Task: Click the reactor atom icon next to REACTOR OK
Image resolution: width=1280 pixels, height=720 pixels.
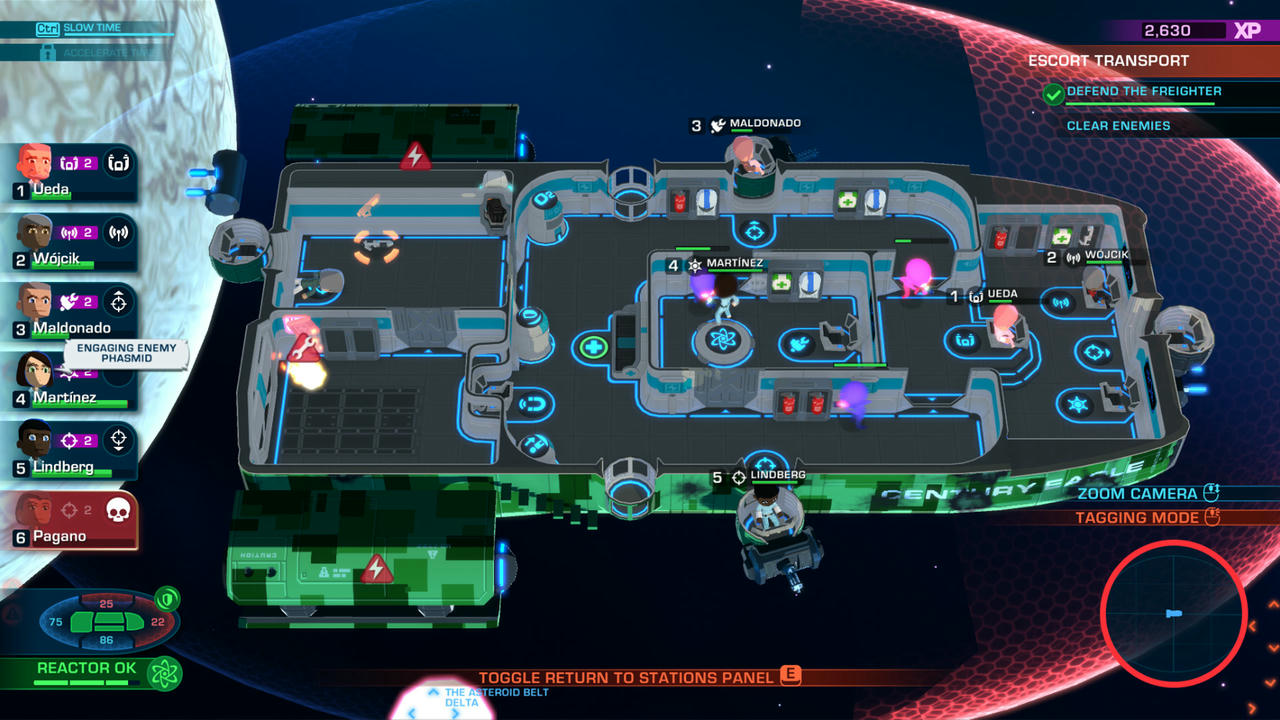Action: click(164, 672)
